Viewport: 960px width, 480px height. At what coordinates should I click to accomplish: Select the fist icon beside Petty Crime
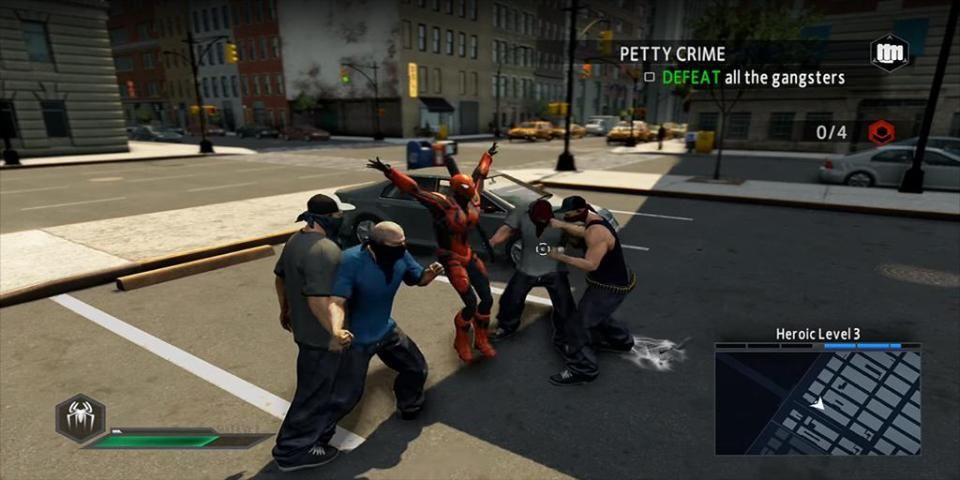click(x=888, y=52)
